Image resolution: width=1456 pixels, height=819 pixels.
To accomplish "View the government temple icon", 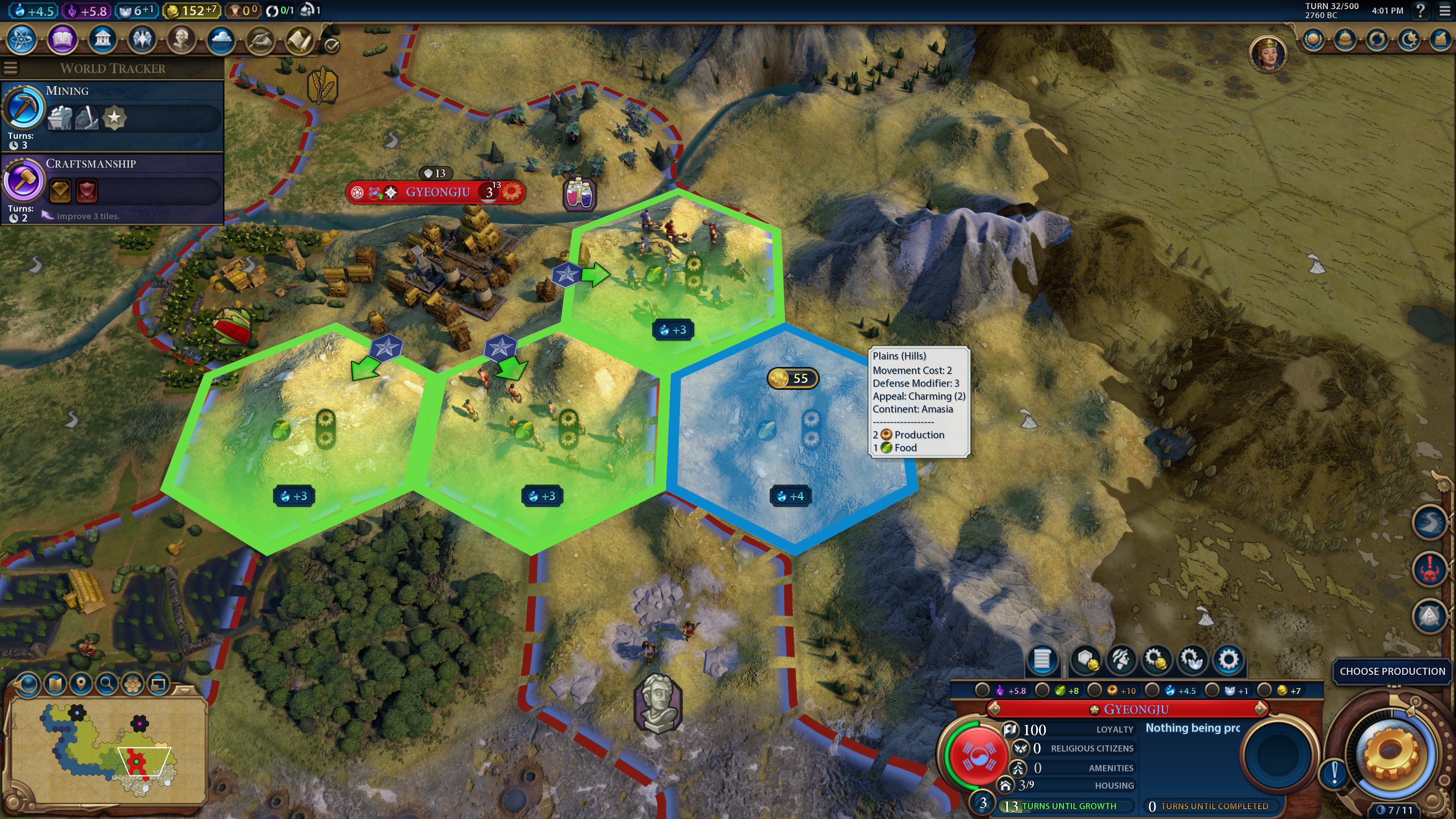I will tap(102, 39).
